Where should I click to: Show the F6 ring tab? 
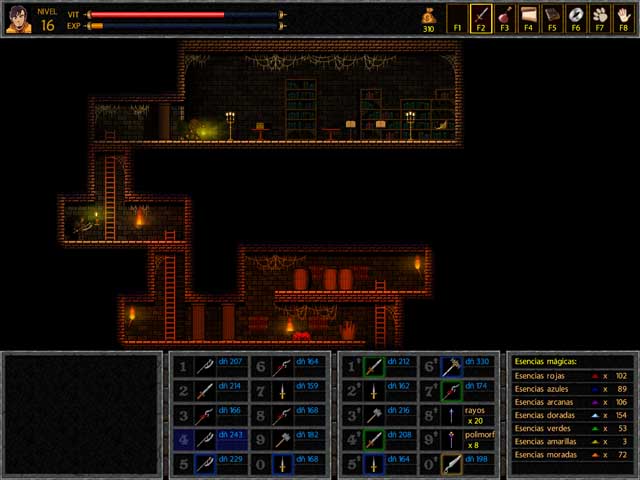click(576, 17)
